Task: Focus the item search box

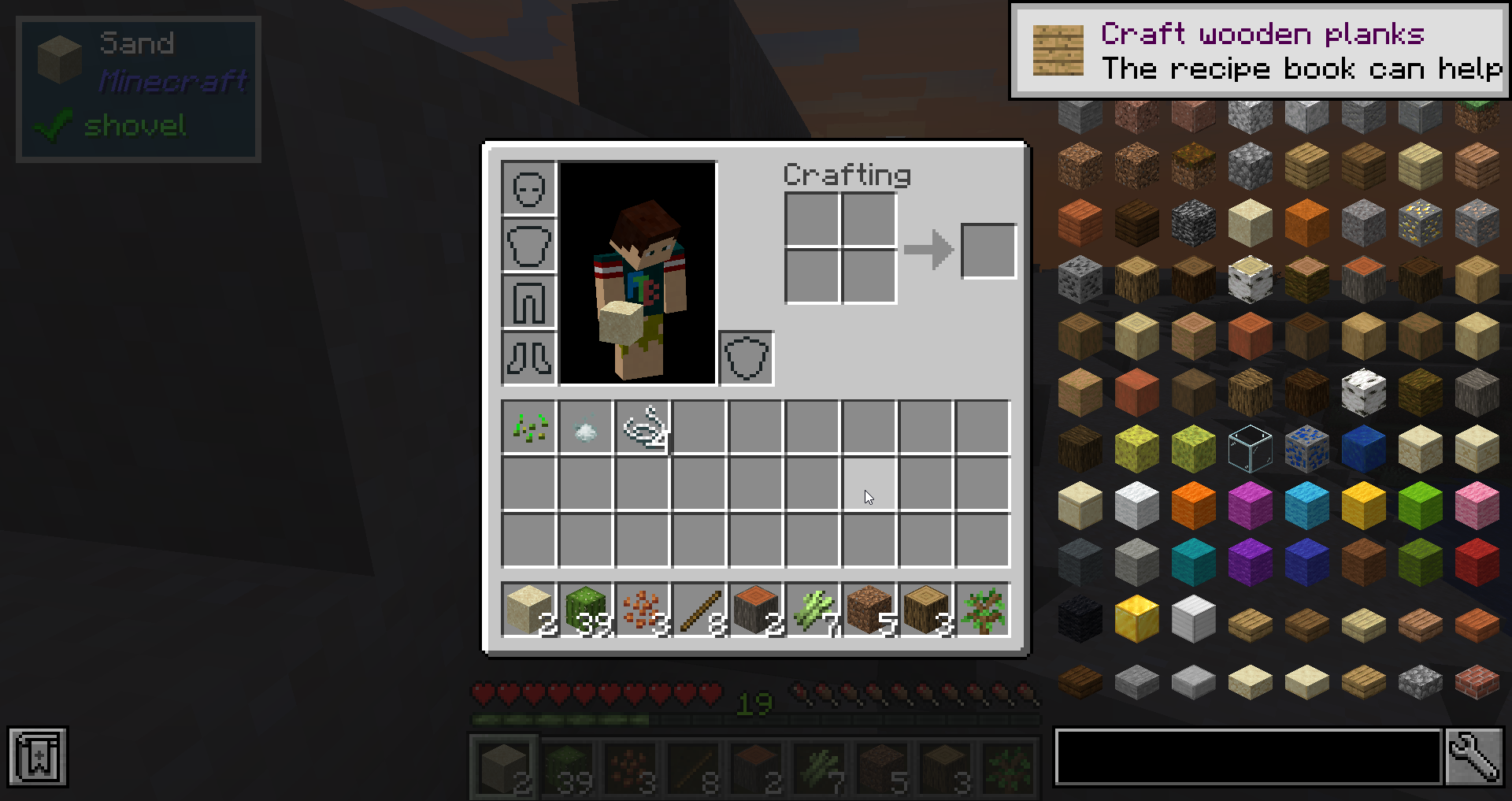Action: click(x=1248, y=757)
